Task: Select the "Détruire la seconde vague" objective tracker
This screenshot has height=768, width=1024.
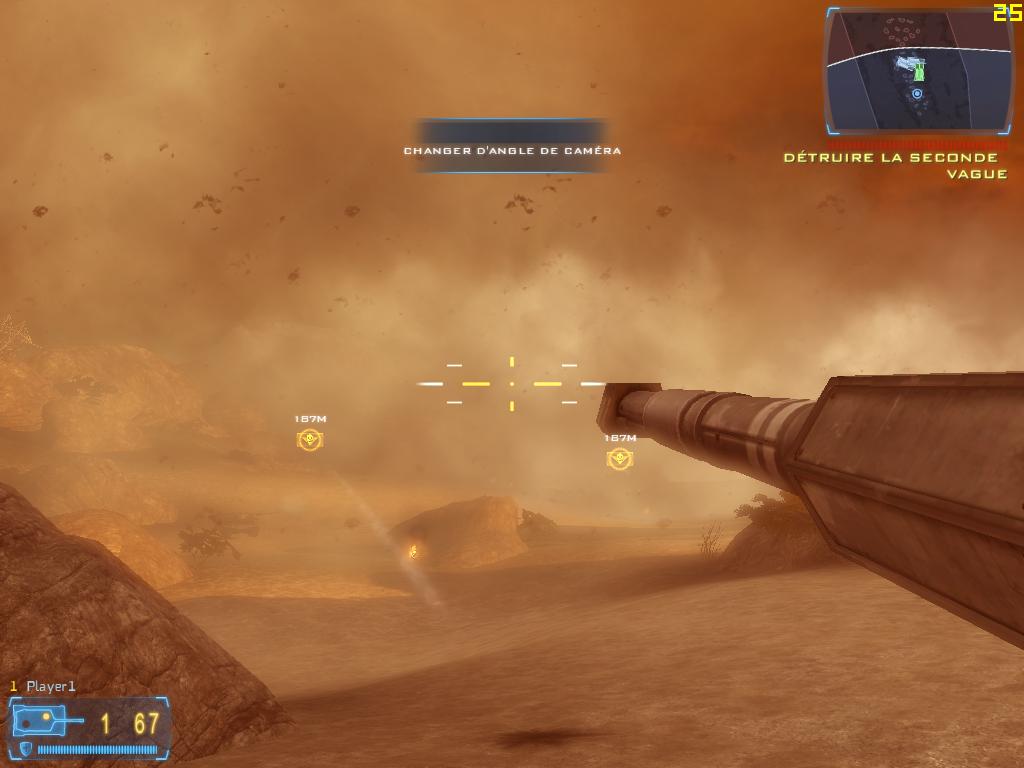Action: click(895, 165)
